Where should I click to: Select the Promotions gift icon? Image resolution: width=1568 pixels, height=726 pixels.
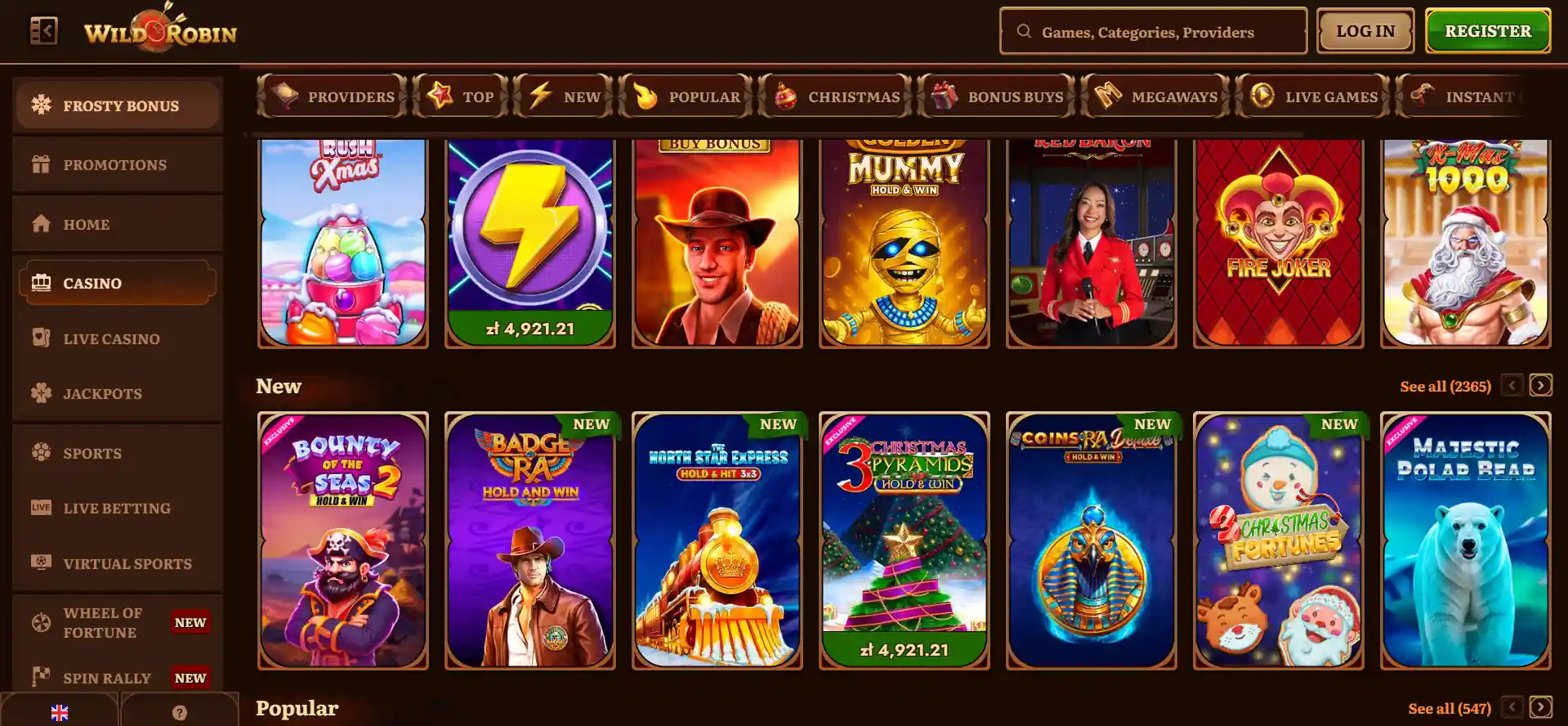tap(39, 164)
